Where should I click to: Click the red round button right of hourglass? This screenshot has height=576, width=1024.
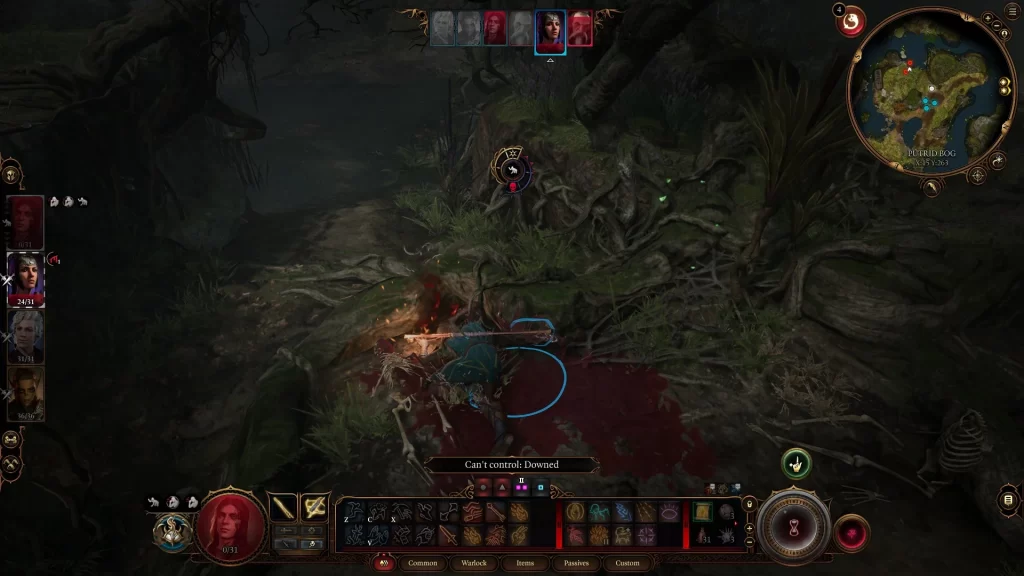tap(850, 532)
